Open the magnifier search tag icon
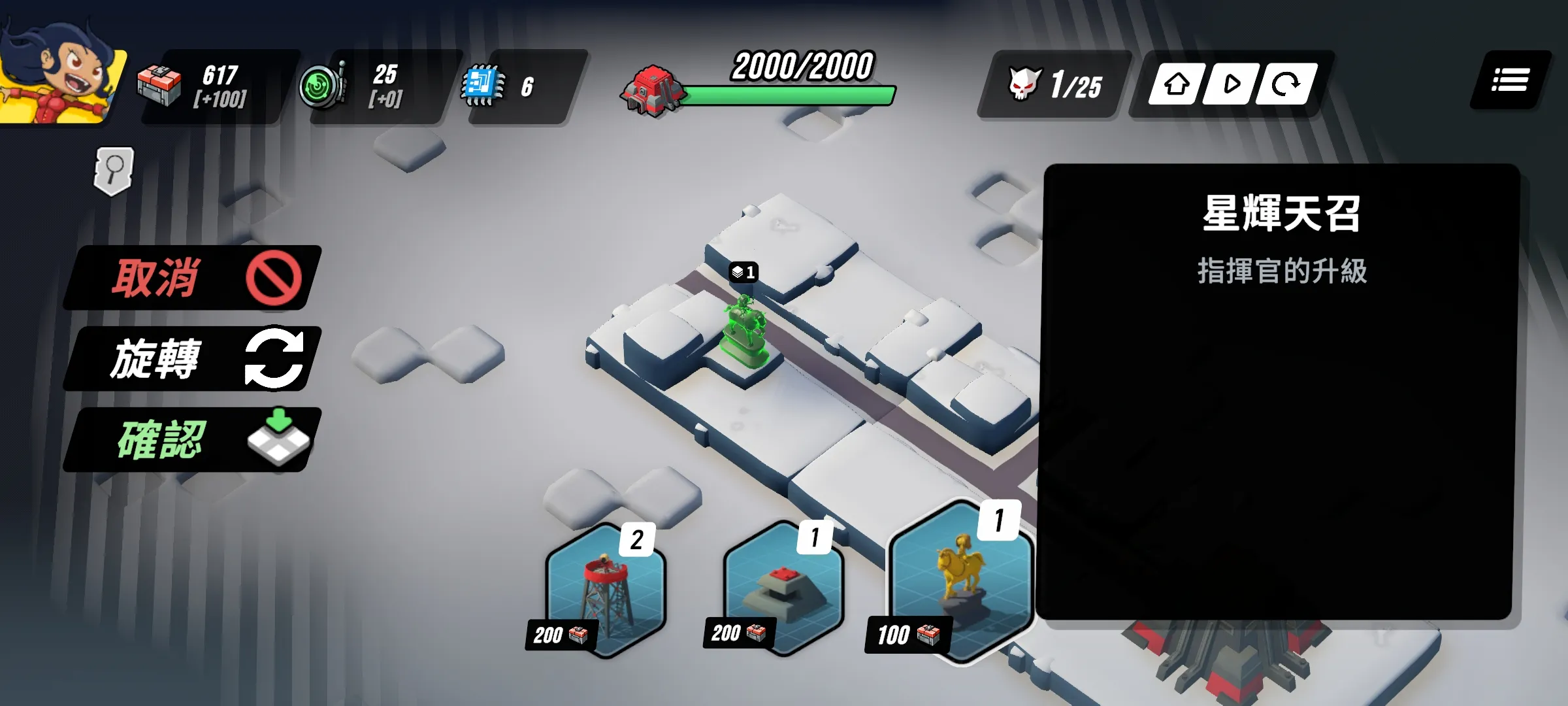This screenshot has width=1568, height=706. click(114, 171)
